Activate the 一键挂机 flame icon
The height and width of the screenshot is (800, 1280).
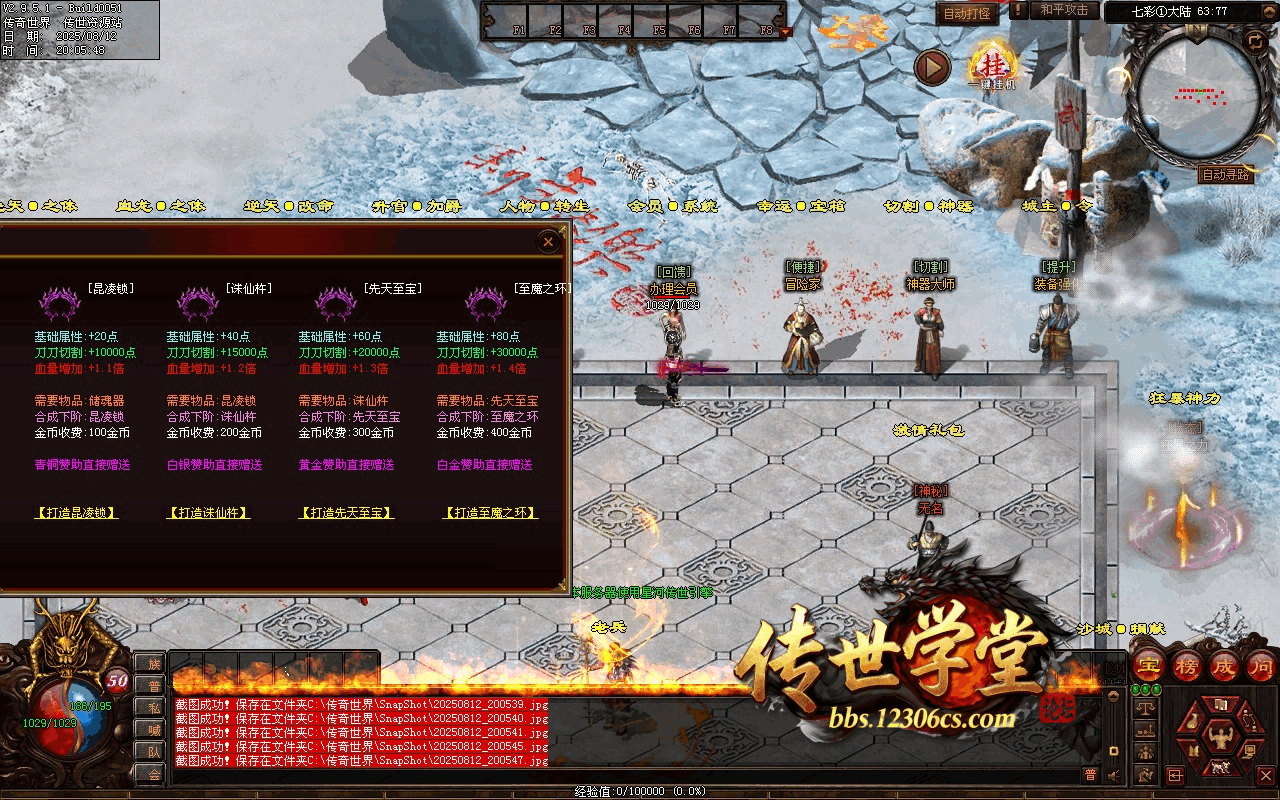click(992, 66)
